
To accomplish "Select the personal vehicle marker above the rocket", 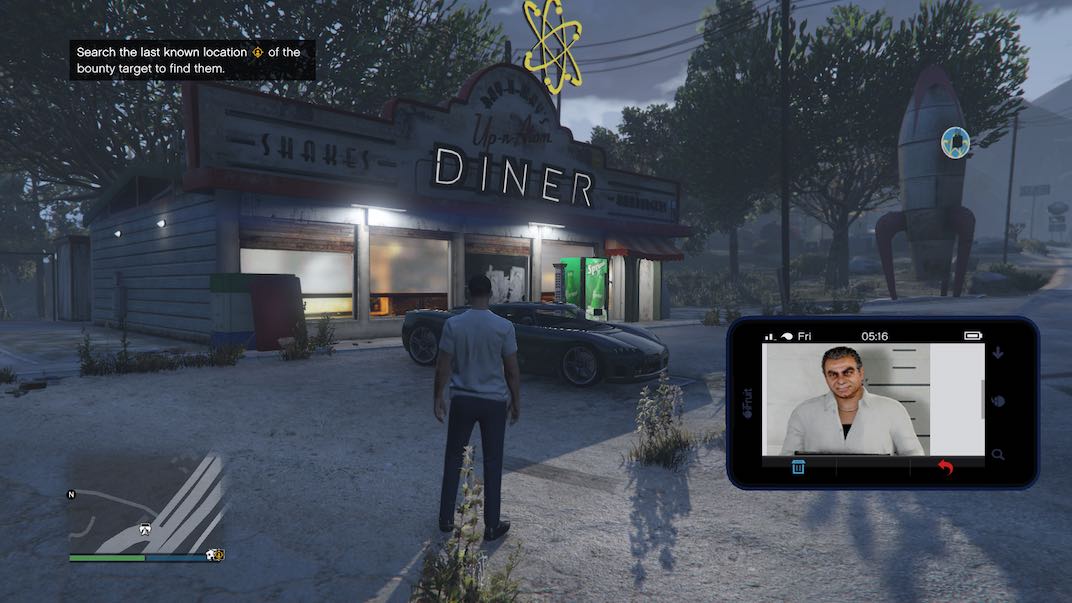I will coord(956,142).
